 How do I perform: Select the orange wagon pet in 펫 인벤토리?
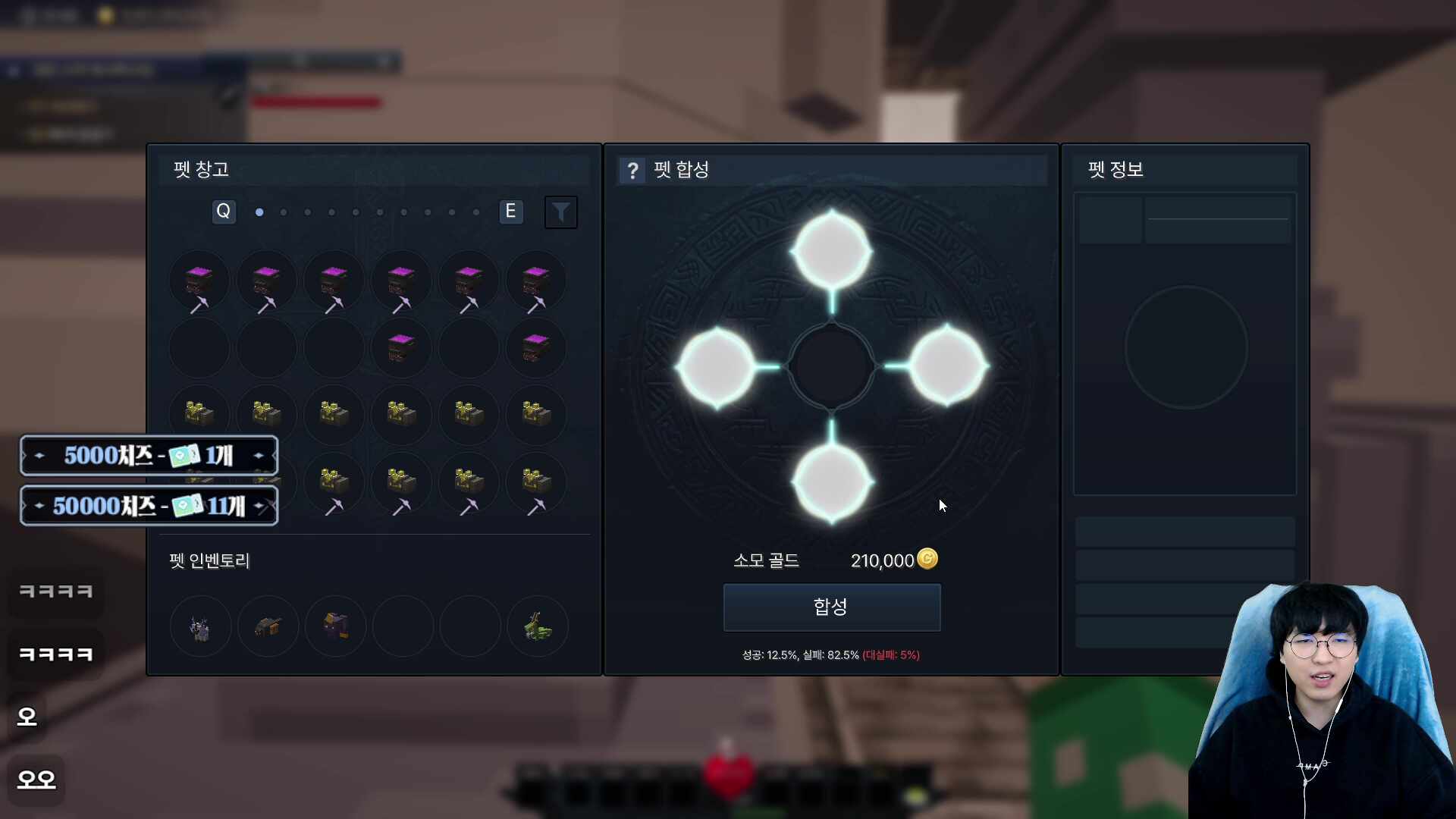267,626
